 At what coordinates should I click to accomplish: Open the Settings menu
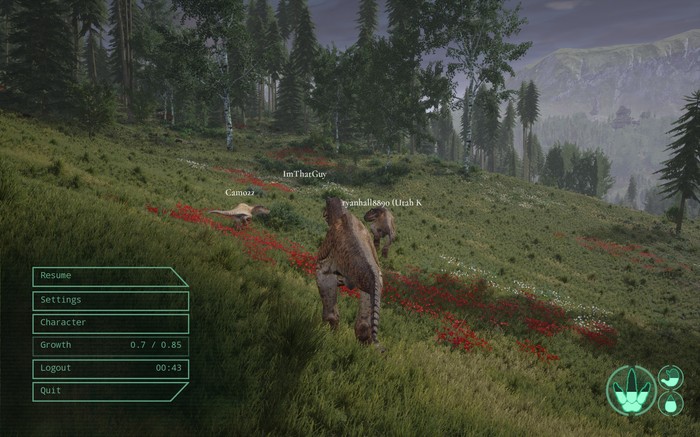(110, 300)
